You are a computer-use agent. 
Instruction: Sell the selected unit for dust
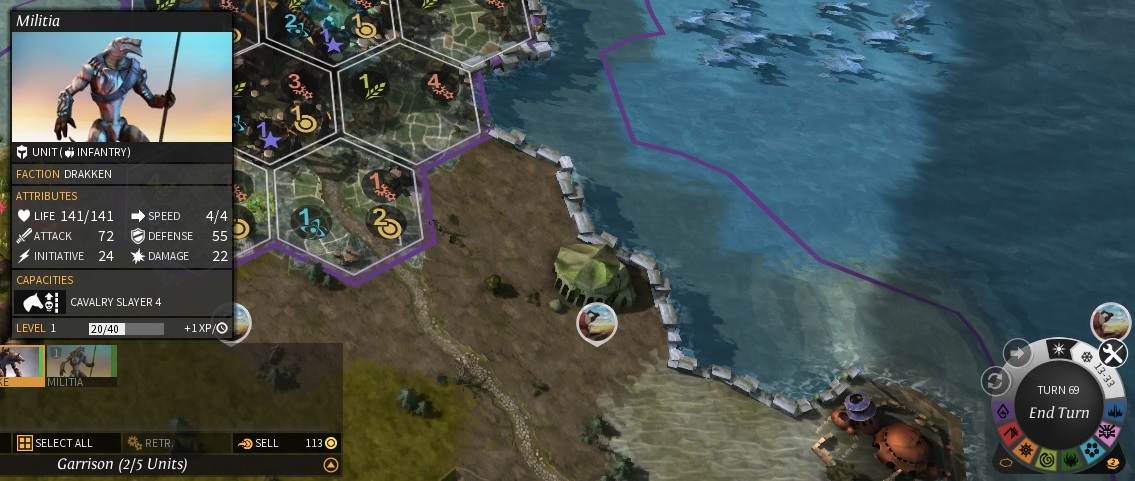click(258, 443)
